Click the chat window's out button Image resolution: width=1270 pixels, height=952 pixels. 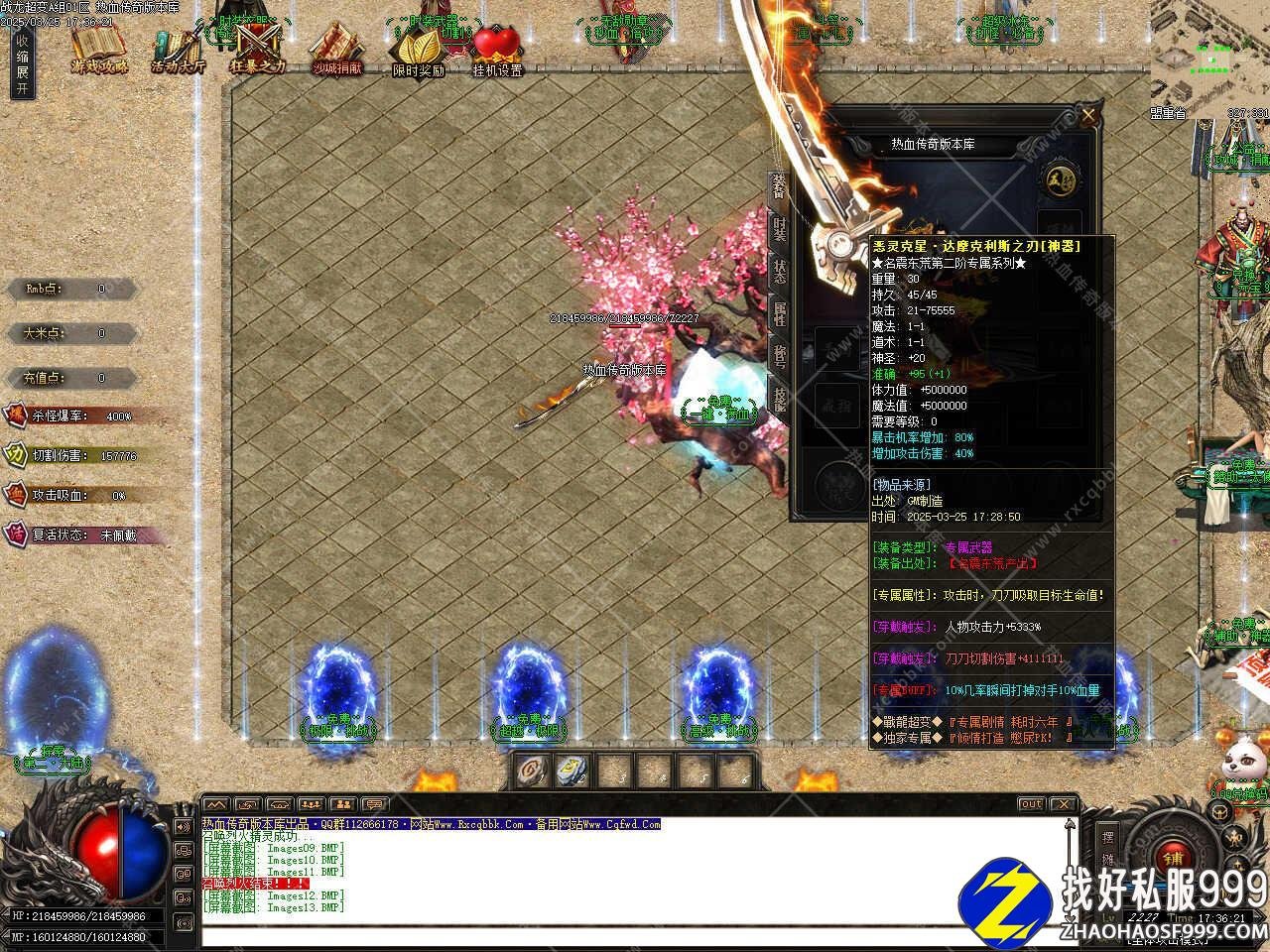[x=1032, y=804]
